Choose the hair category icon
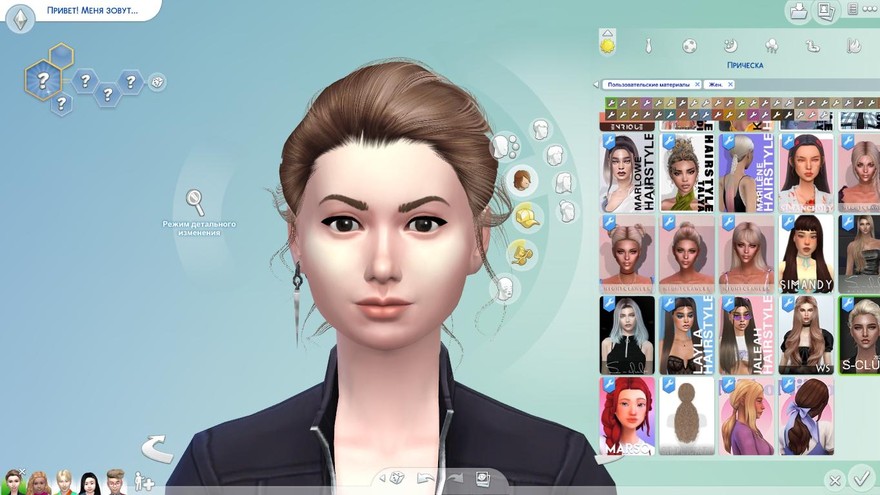This screenshot has width=880, height=495. [520, 181]
